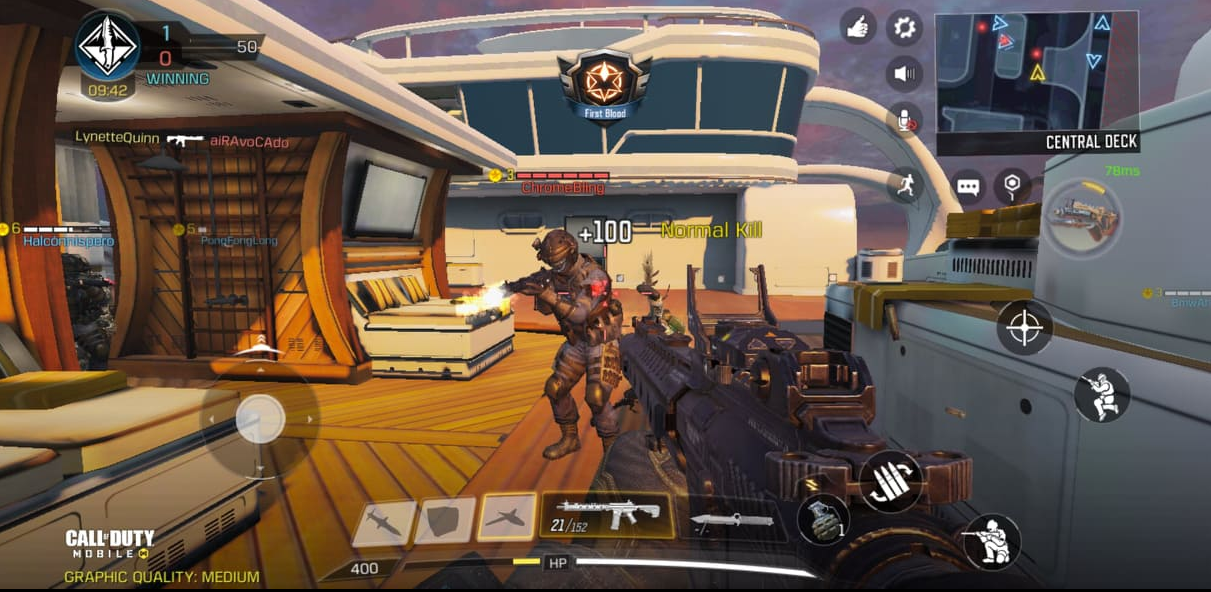
Task: Select the highlighted aircraft scorestreak slot
Action: pos(507,519)
